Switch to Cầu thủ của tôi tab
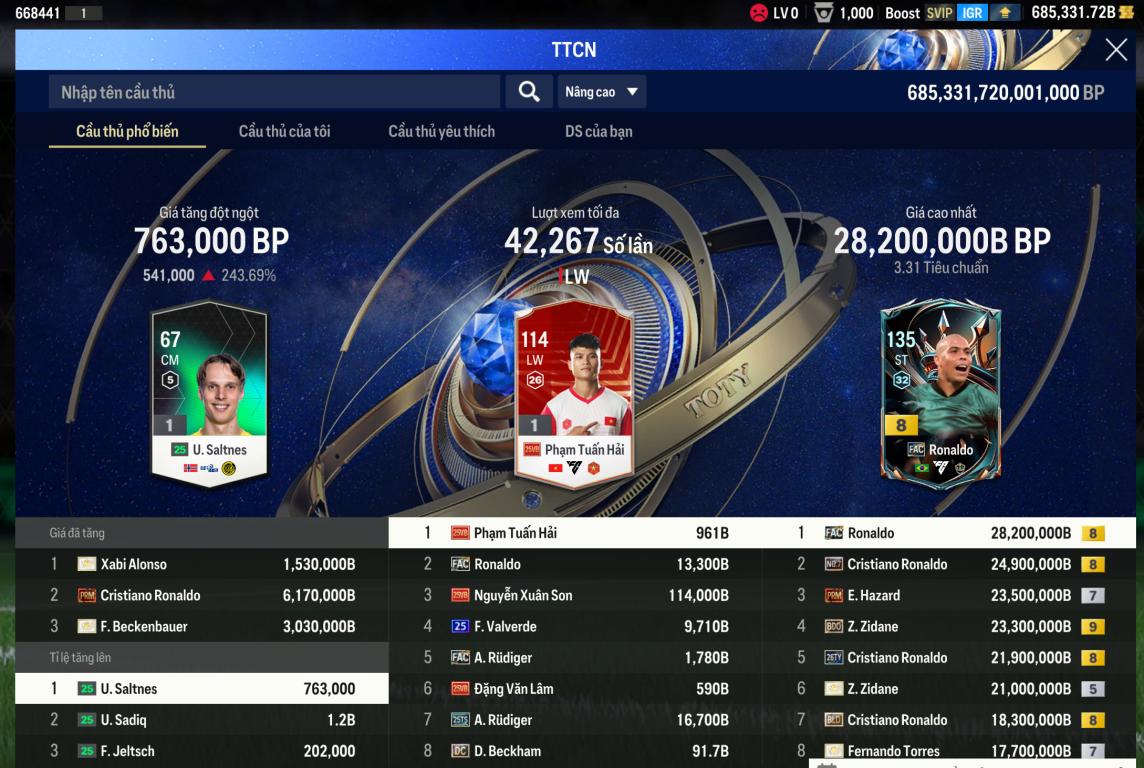The image size is (1144, 768). click(x=284, y=131)
